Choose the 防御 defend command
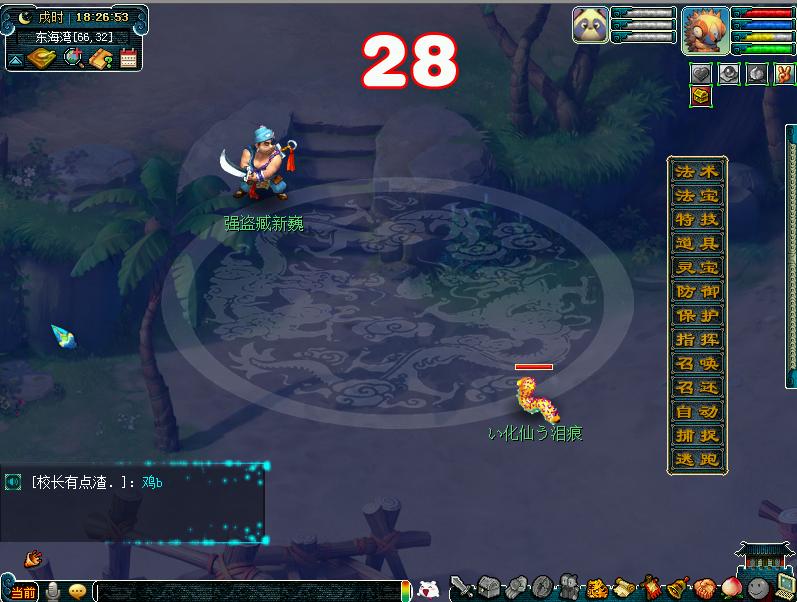This screenshot has width=797, height=602. [x=697, y=291]
